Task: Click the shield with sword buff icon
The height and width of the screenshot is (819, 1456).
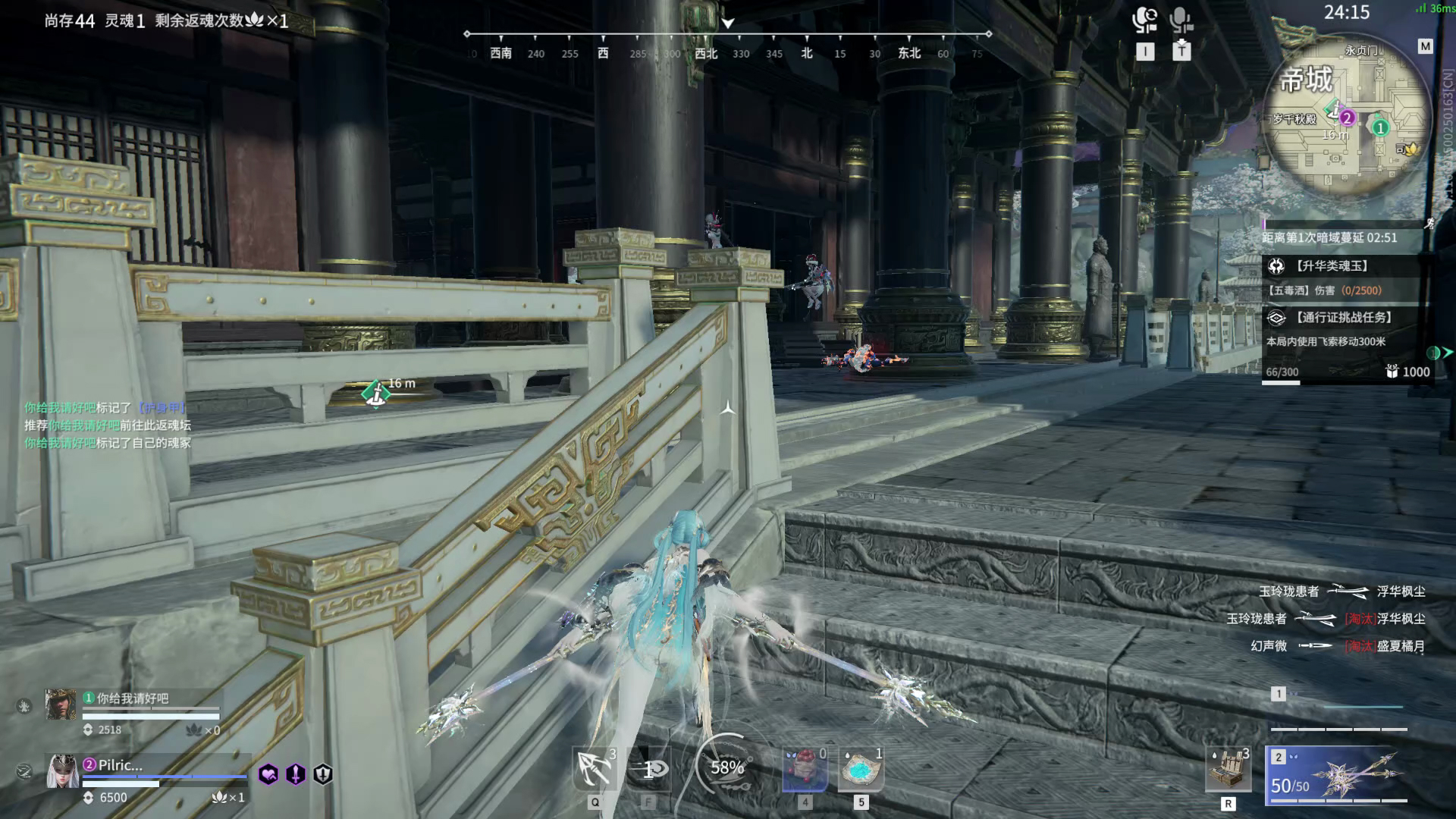Action: 323,774
